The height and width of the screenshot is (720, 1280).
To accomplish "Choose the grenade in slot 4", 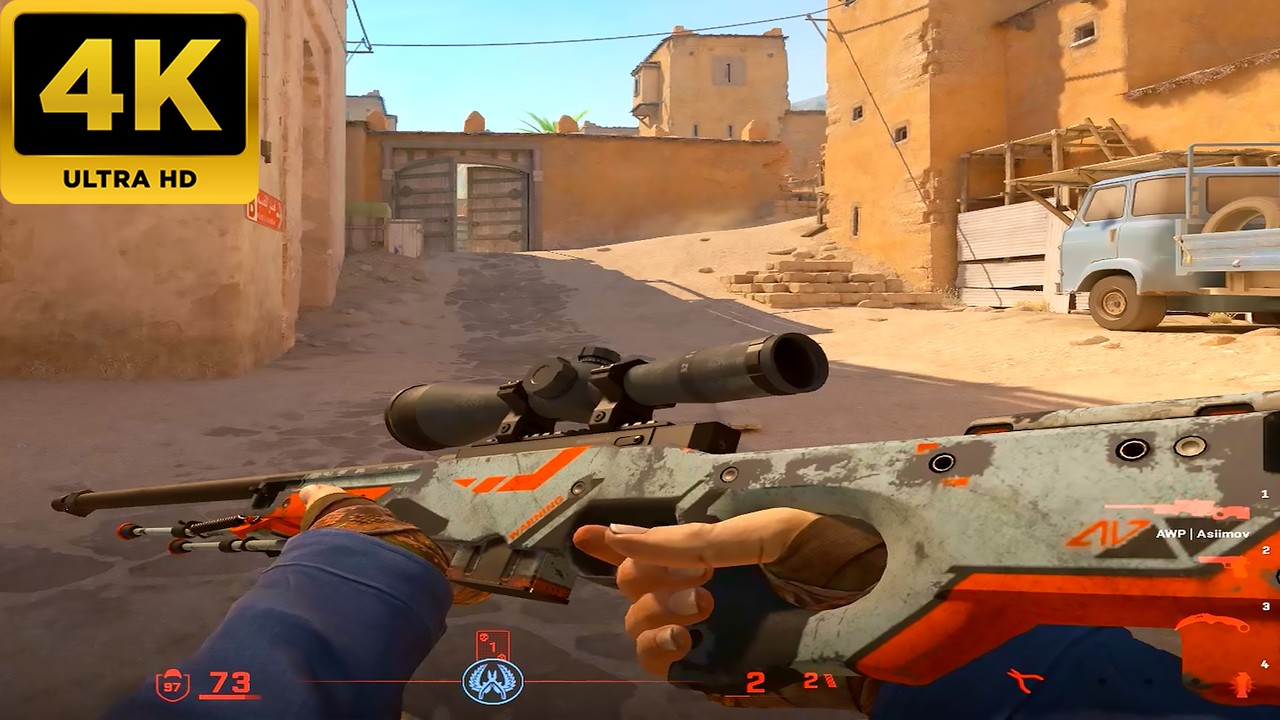I will click(1243, 685).
